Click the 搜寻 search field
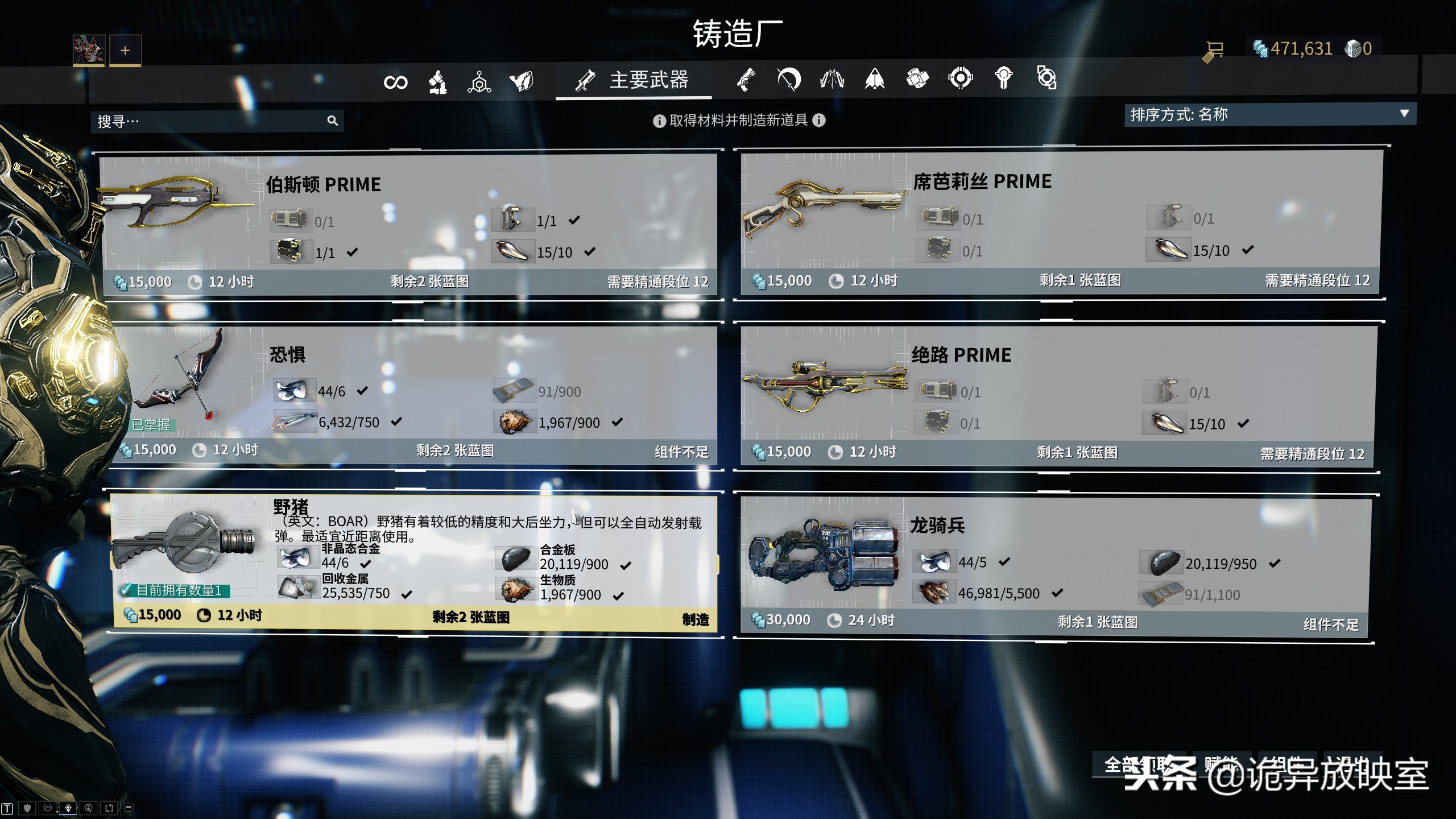Screen dimensions: 1456x819 210,121
